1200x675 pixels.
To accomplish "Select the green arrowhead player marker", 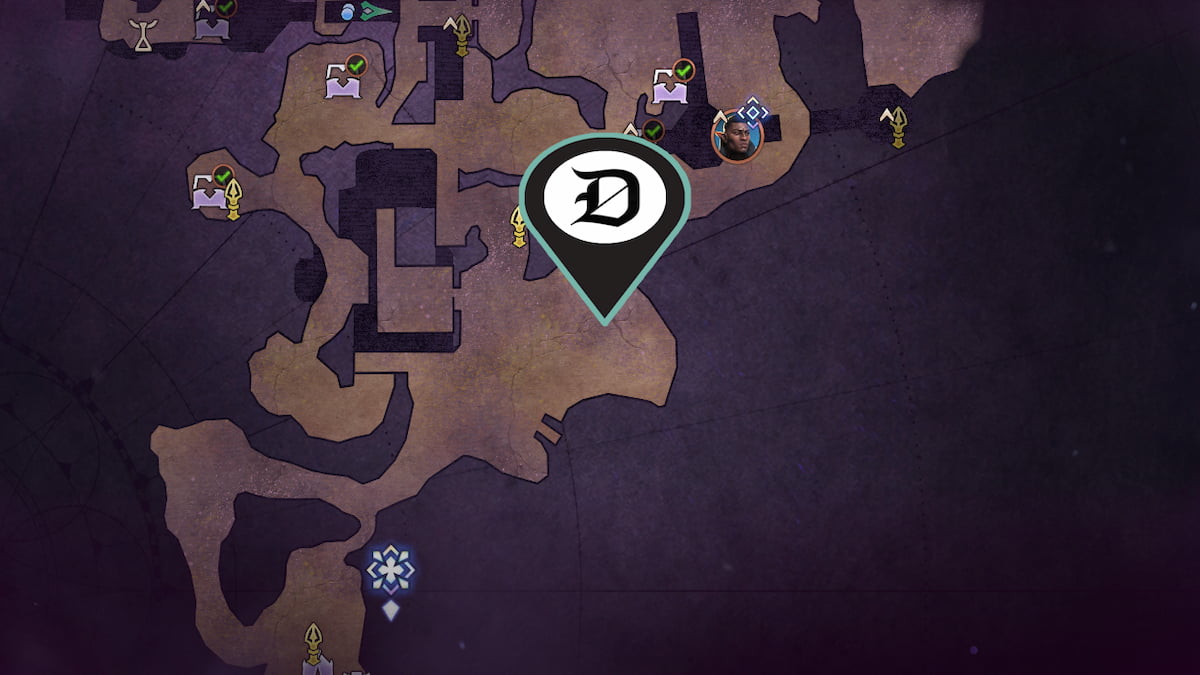I will [375, 12].
